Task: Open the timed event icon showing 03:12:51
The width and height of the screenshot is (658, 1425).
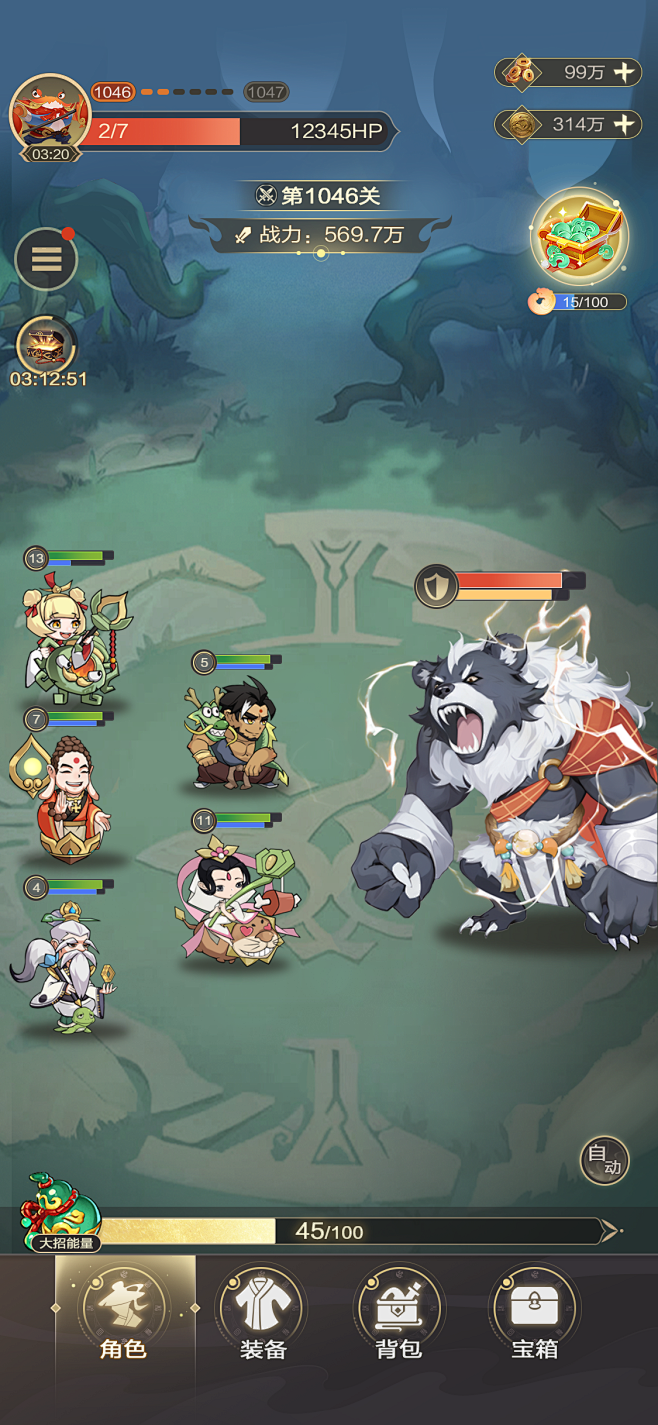Action: 46,346
